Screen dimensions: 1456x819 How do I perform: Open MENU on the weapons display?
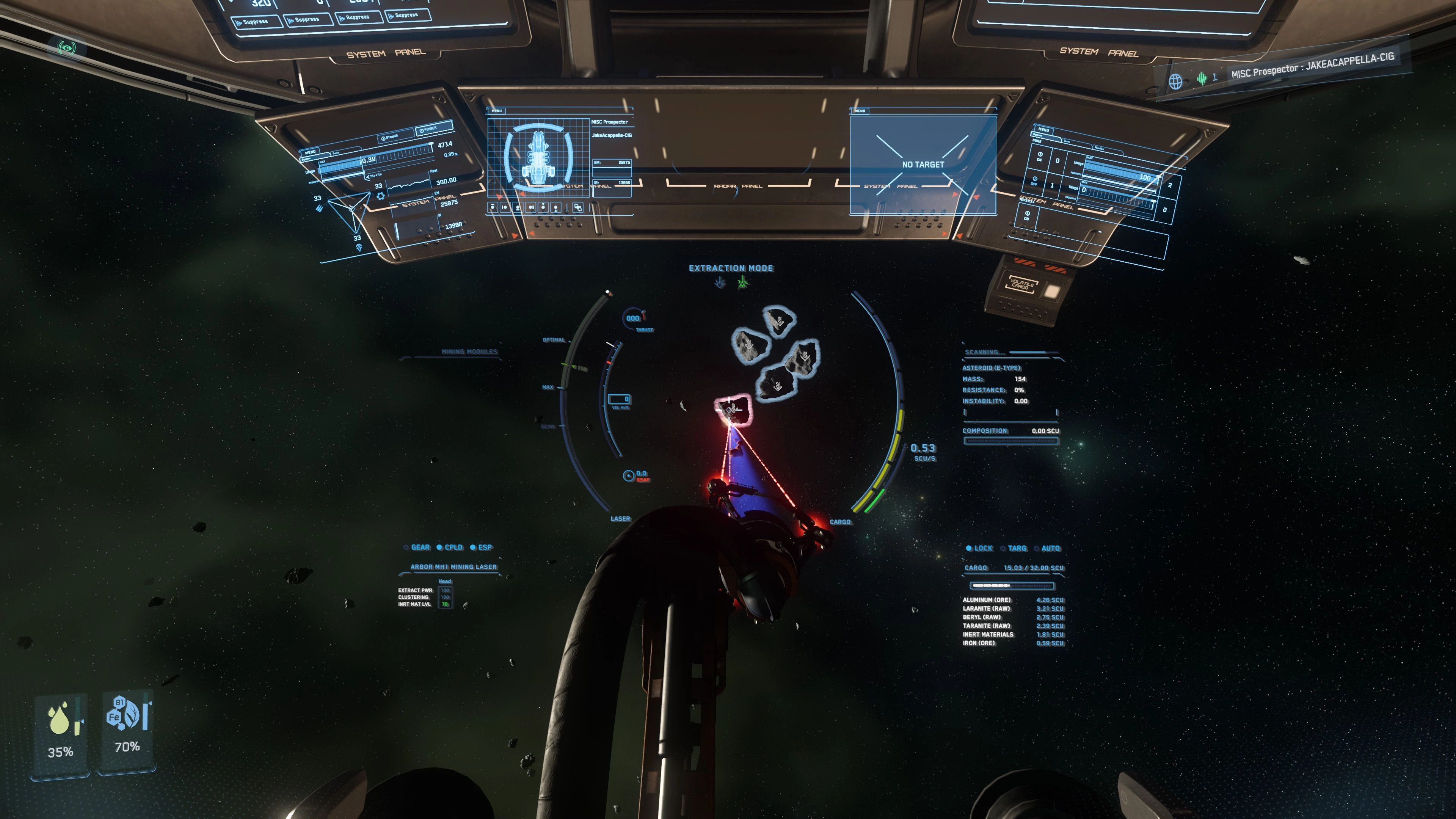[x=1043, y=129]
